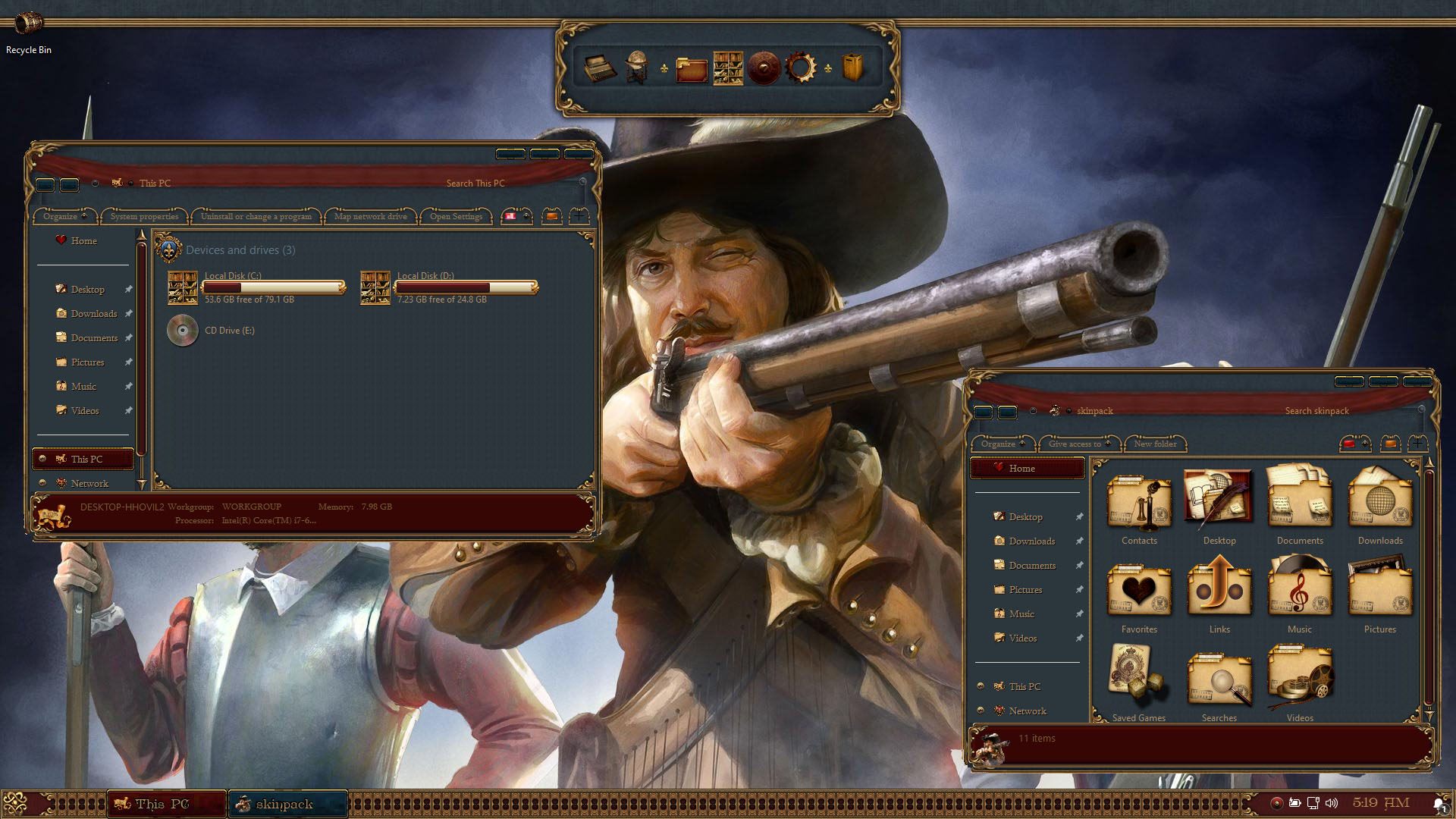Open the Links folder
Viewport: 1456px width, 819px height.
coord(1219,595)
